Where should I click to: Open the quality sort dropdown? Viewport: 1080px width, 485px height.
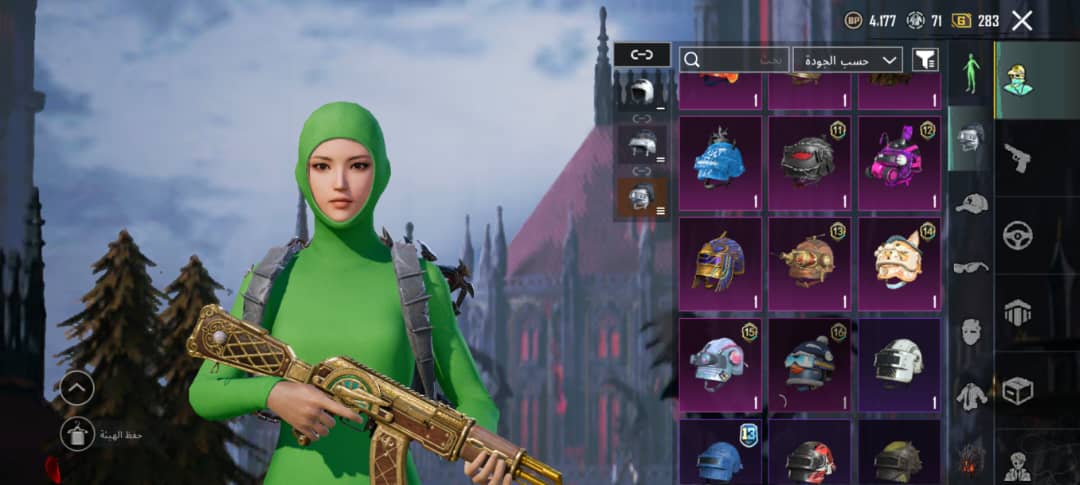(x=847, y=60)
